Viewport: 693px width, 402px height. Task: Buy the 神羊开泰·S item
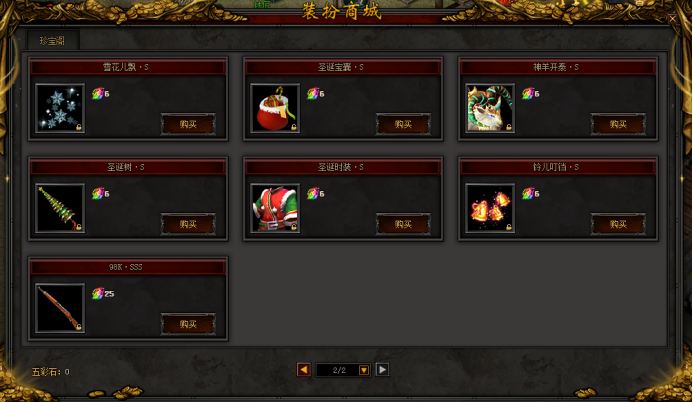point(618,124)
